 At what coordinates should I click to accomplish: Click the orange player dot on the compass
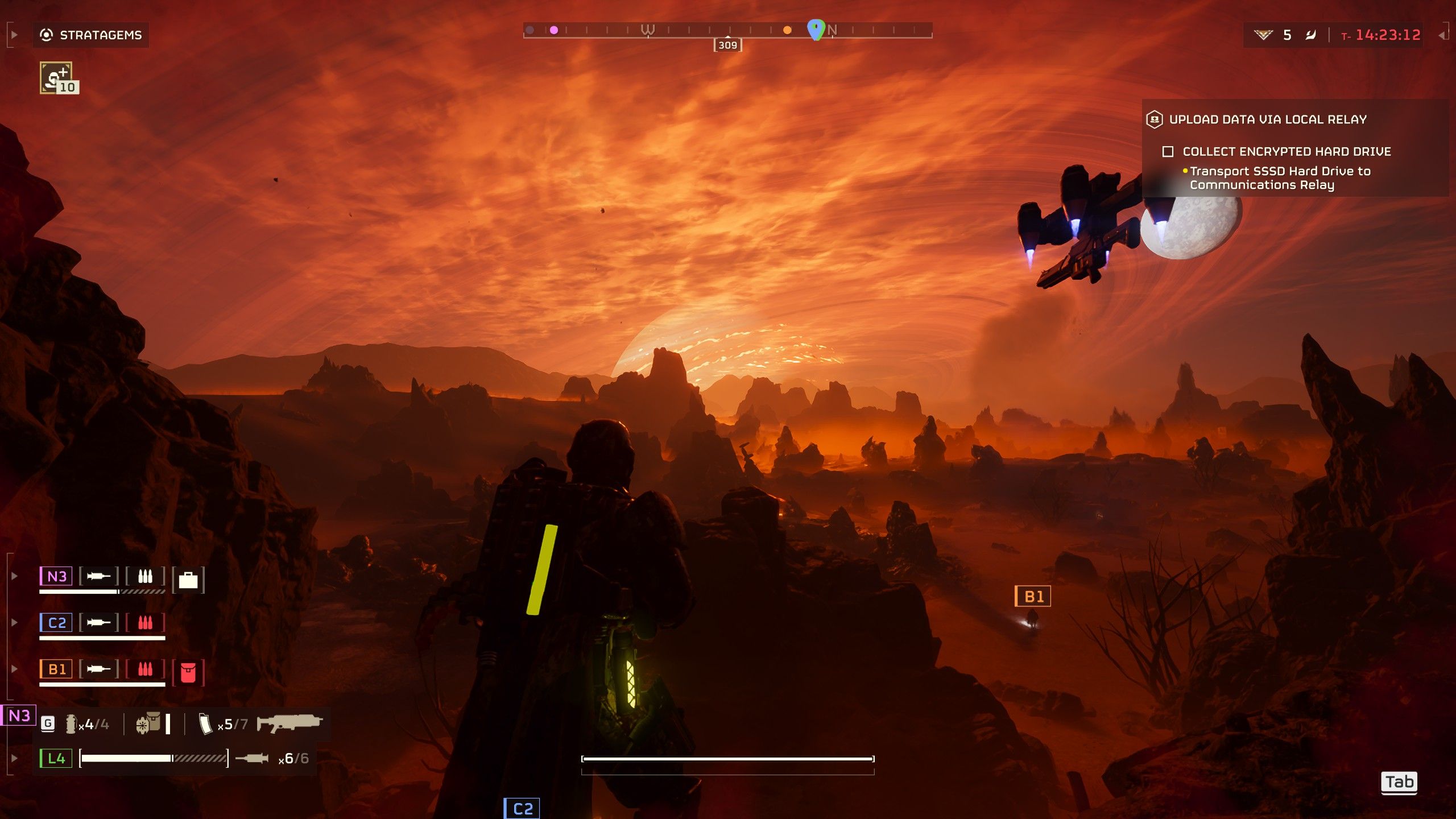click(x=787, y=30)
